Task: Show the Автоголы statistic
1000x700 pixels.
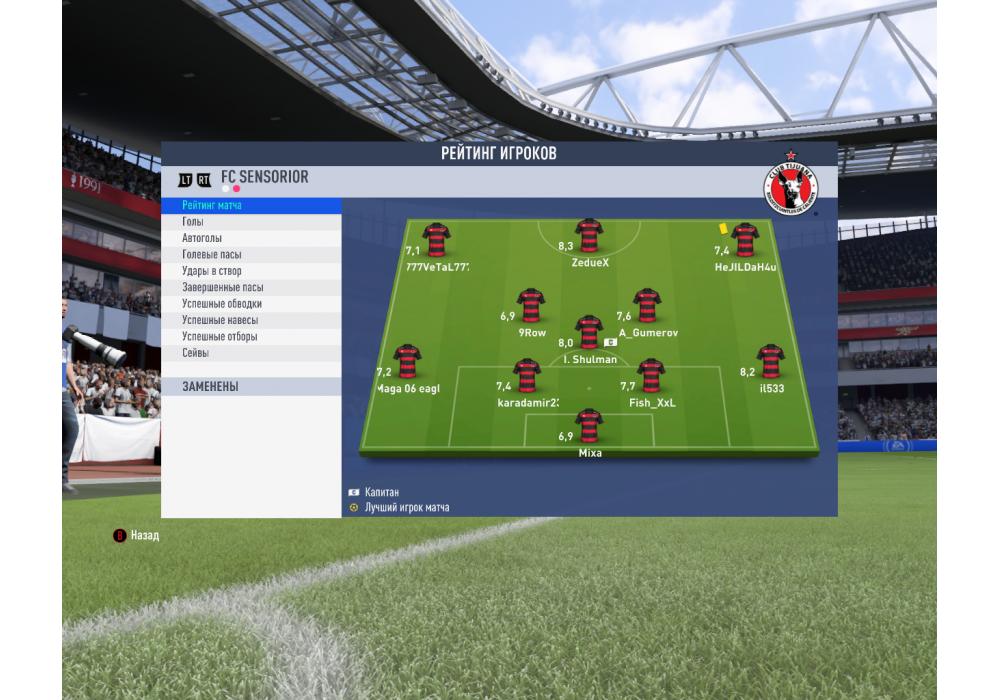Action: (250, 238)
